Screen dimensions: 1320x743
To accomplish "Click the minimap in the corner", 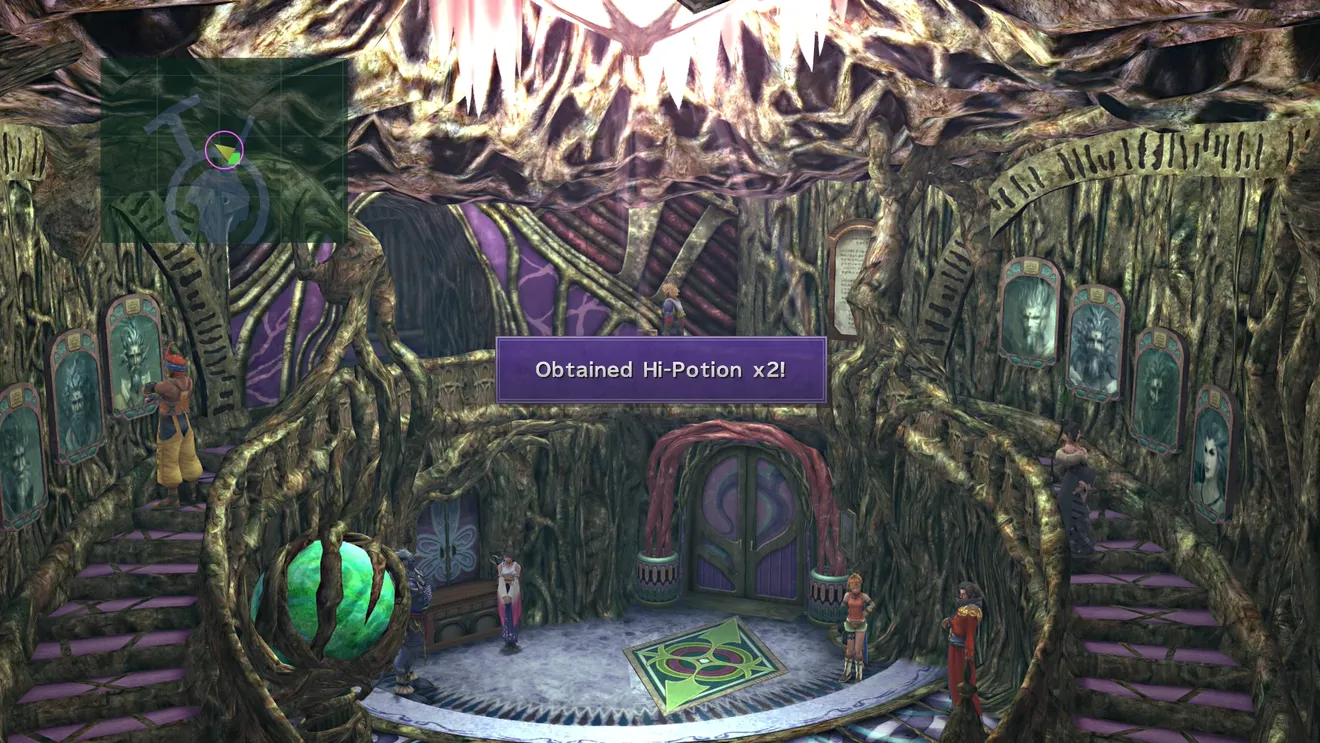I will pyautogui.click(x=223, y=150).
